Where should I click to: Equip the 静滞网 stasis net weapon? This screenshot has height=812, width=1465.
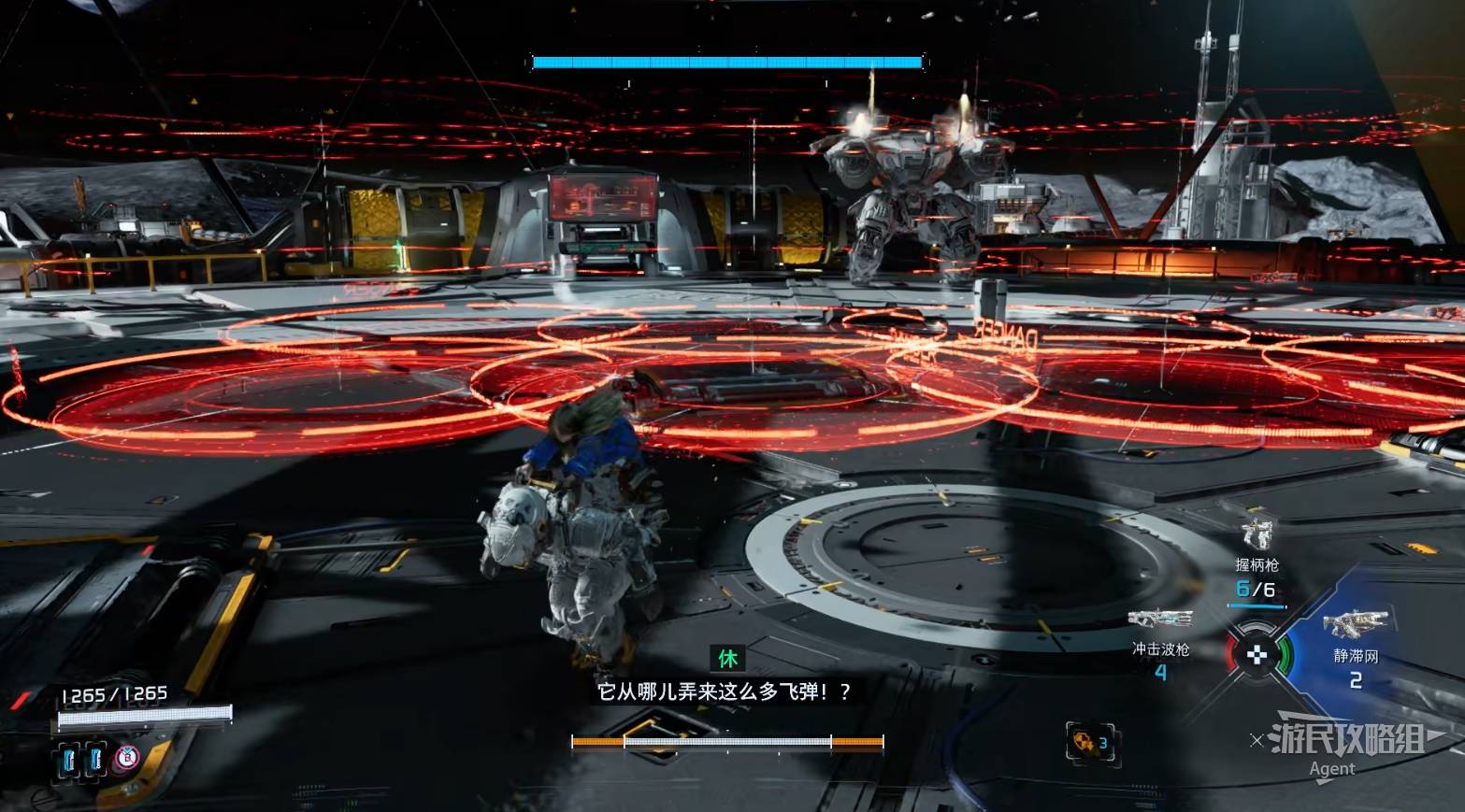(1355, 624)
